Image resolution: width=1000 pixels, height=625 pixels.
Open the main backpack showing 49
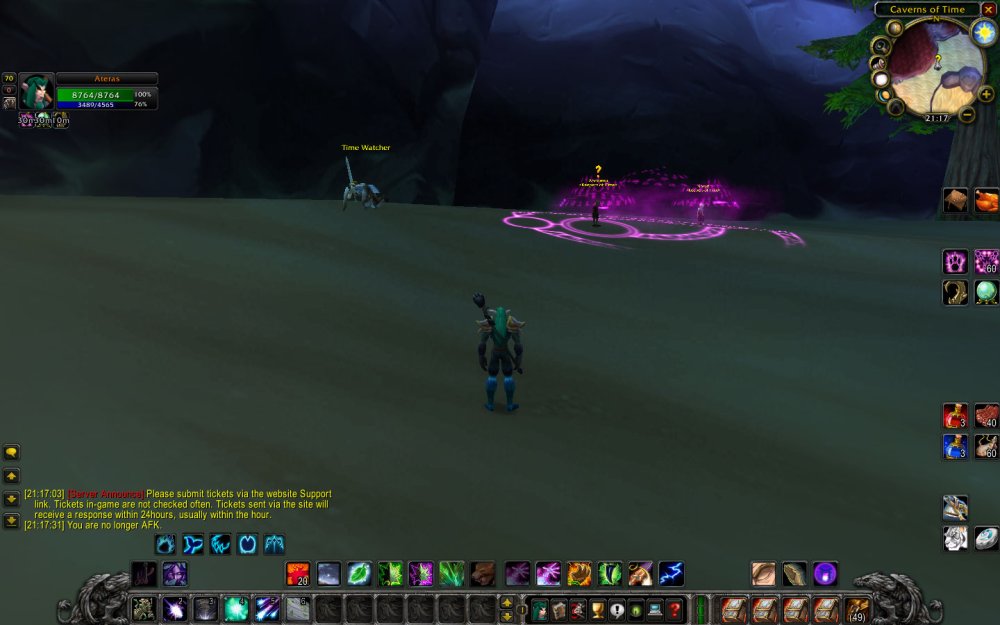(858, 609)
